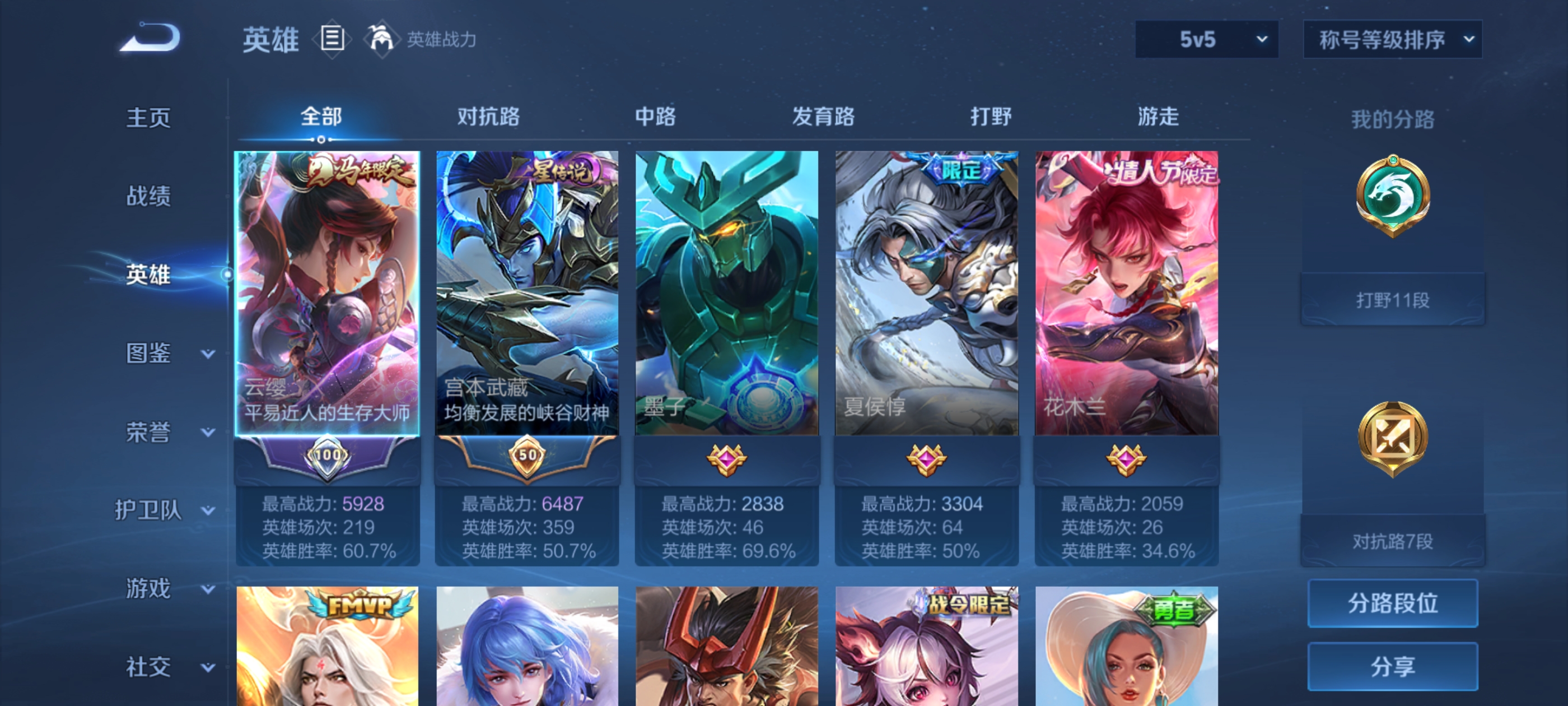Click the 分享 share button
Image resolution: width=1568 pixels, height=706 pixels.
[x=1393, y=666]
